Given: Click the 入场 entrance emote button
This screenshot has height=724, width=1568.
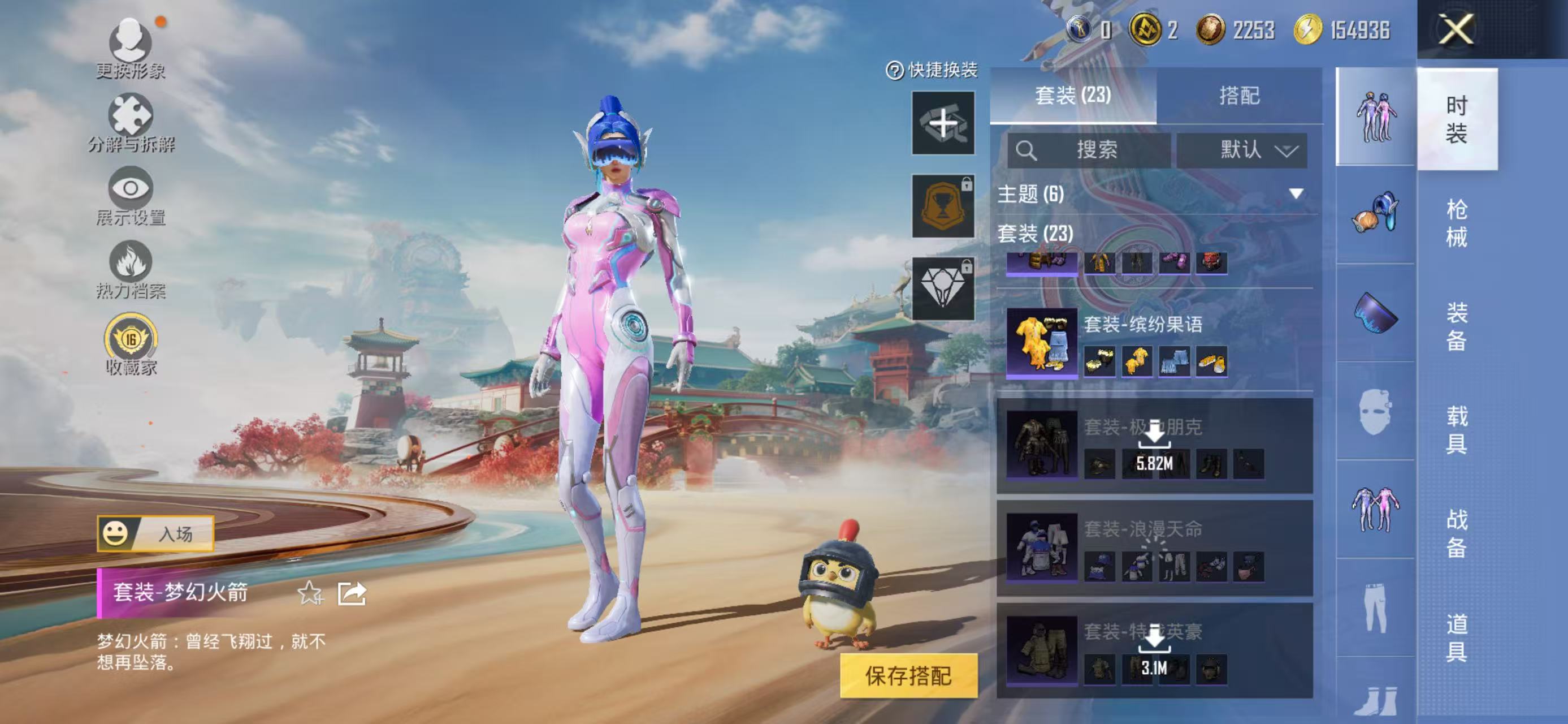Looking at the screenshot, I should pyautogui.click(x=156, y=533).
